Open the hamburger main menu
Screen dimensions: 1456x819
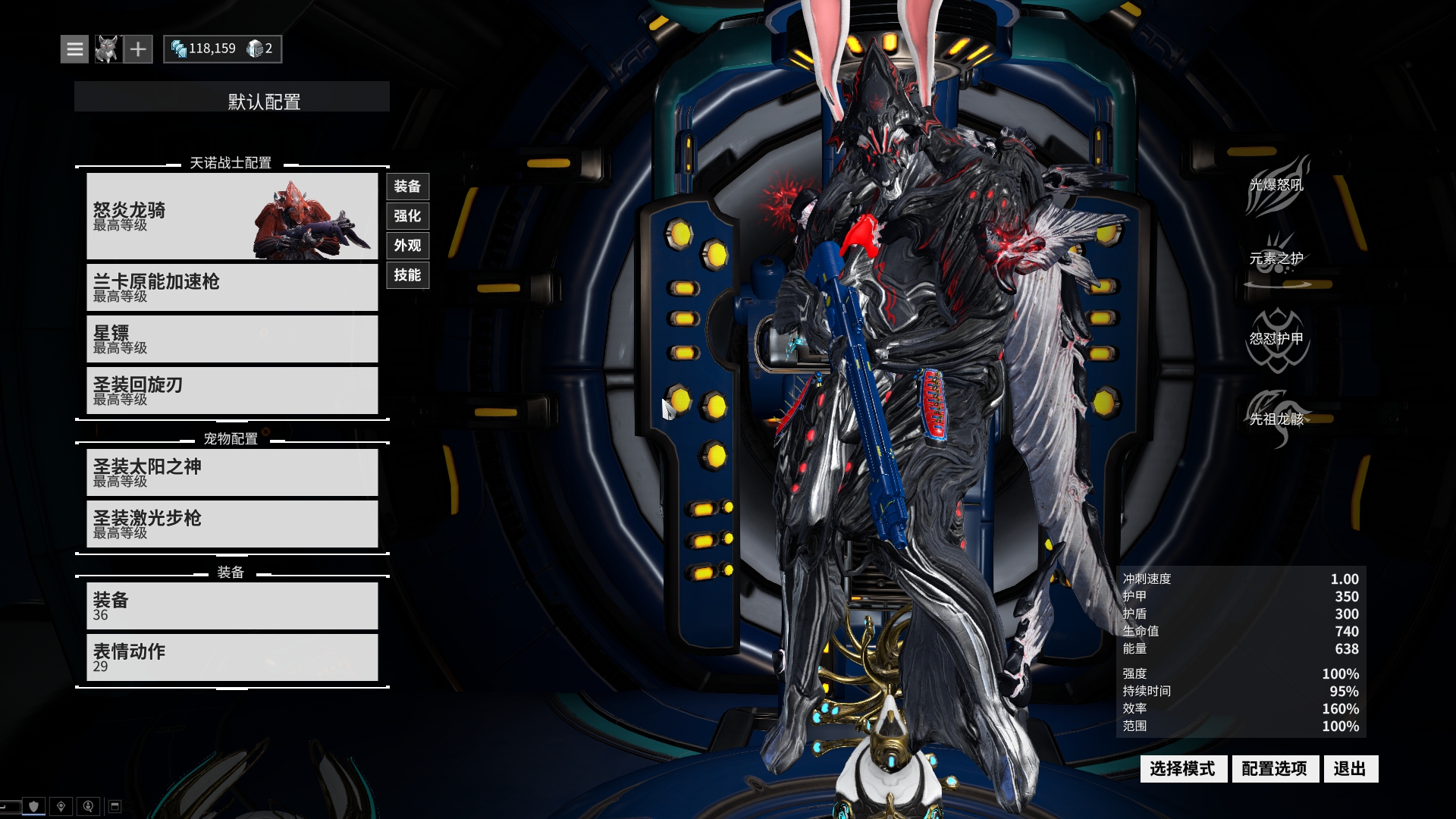pyautogui.click(x=74, y=49)
